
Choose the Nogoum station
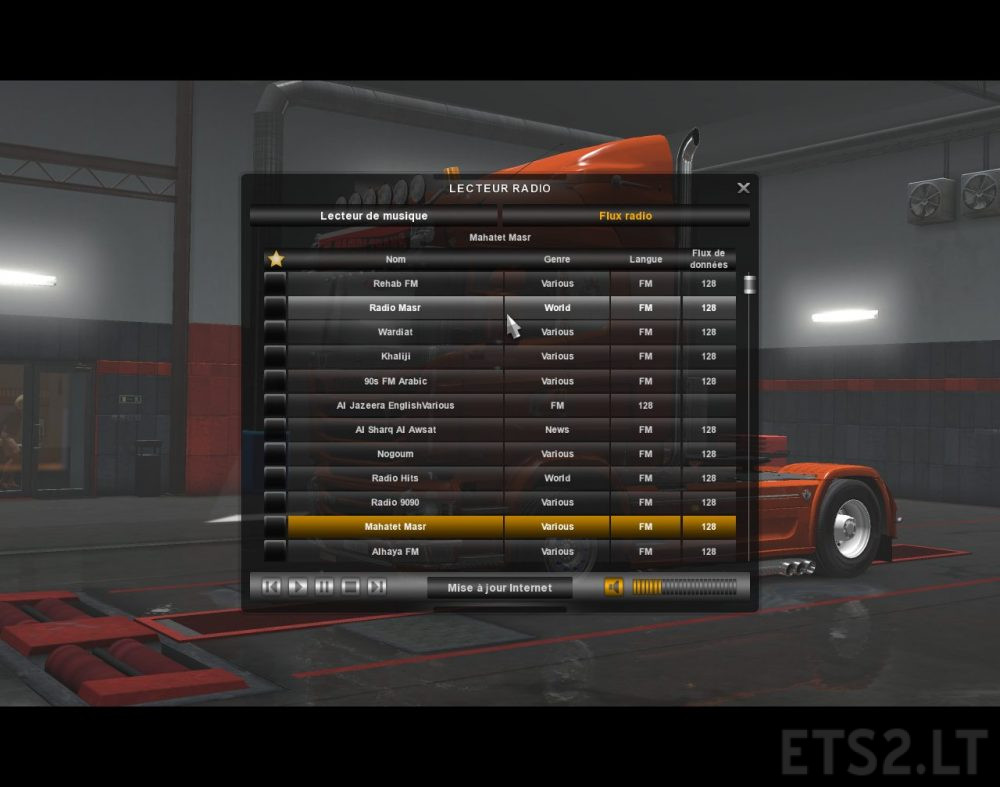(x=395, y=454)
